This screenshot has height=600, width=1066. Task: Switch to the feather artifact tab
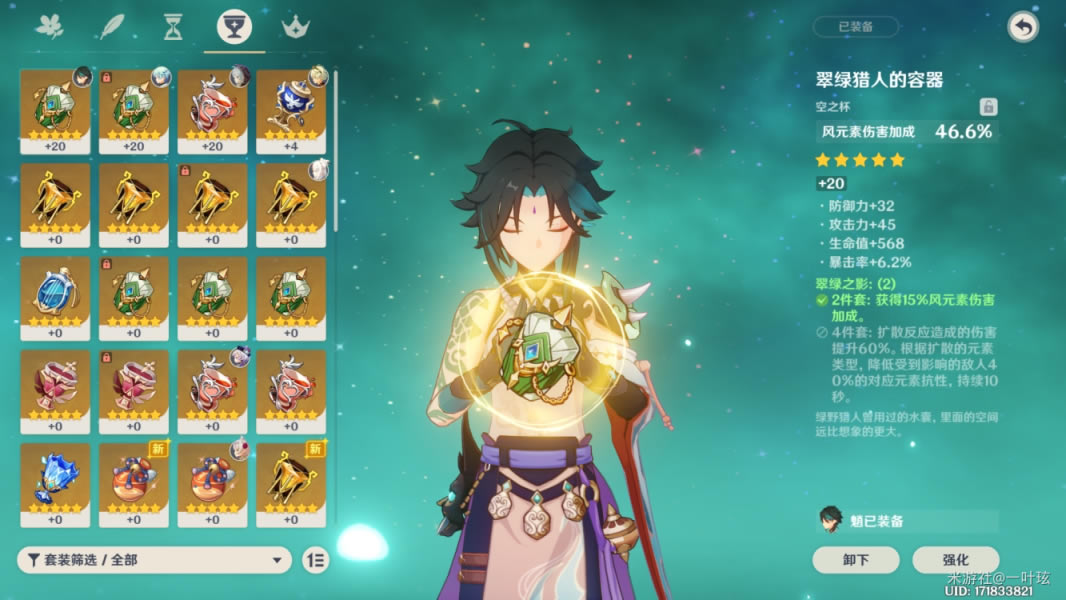tap(110, 27)
